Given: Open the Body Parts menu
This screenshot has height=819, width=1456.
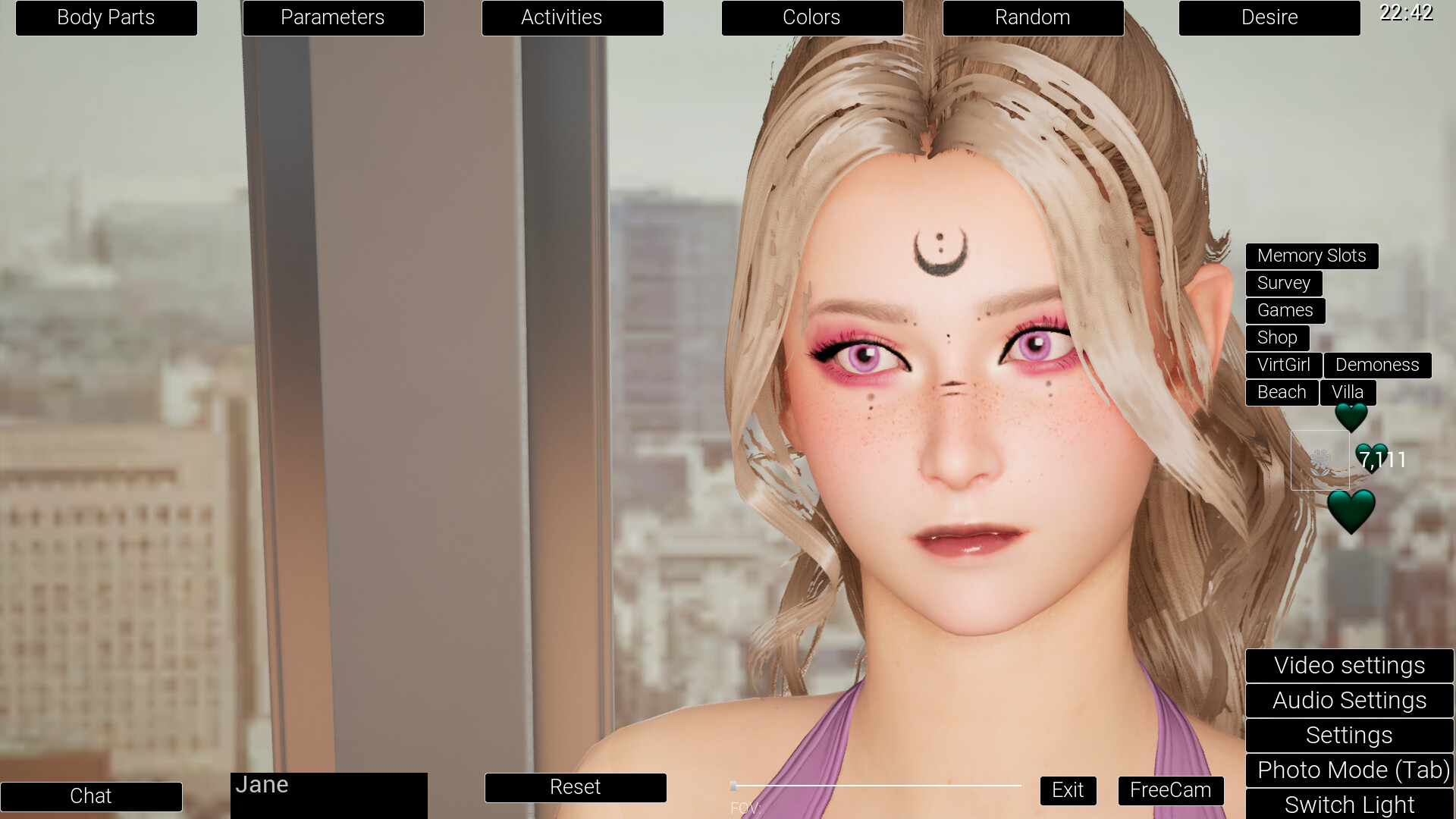Looking at the screenshot, I should 105,17.
